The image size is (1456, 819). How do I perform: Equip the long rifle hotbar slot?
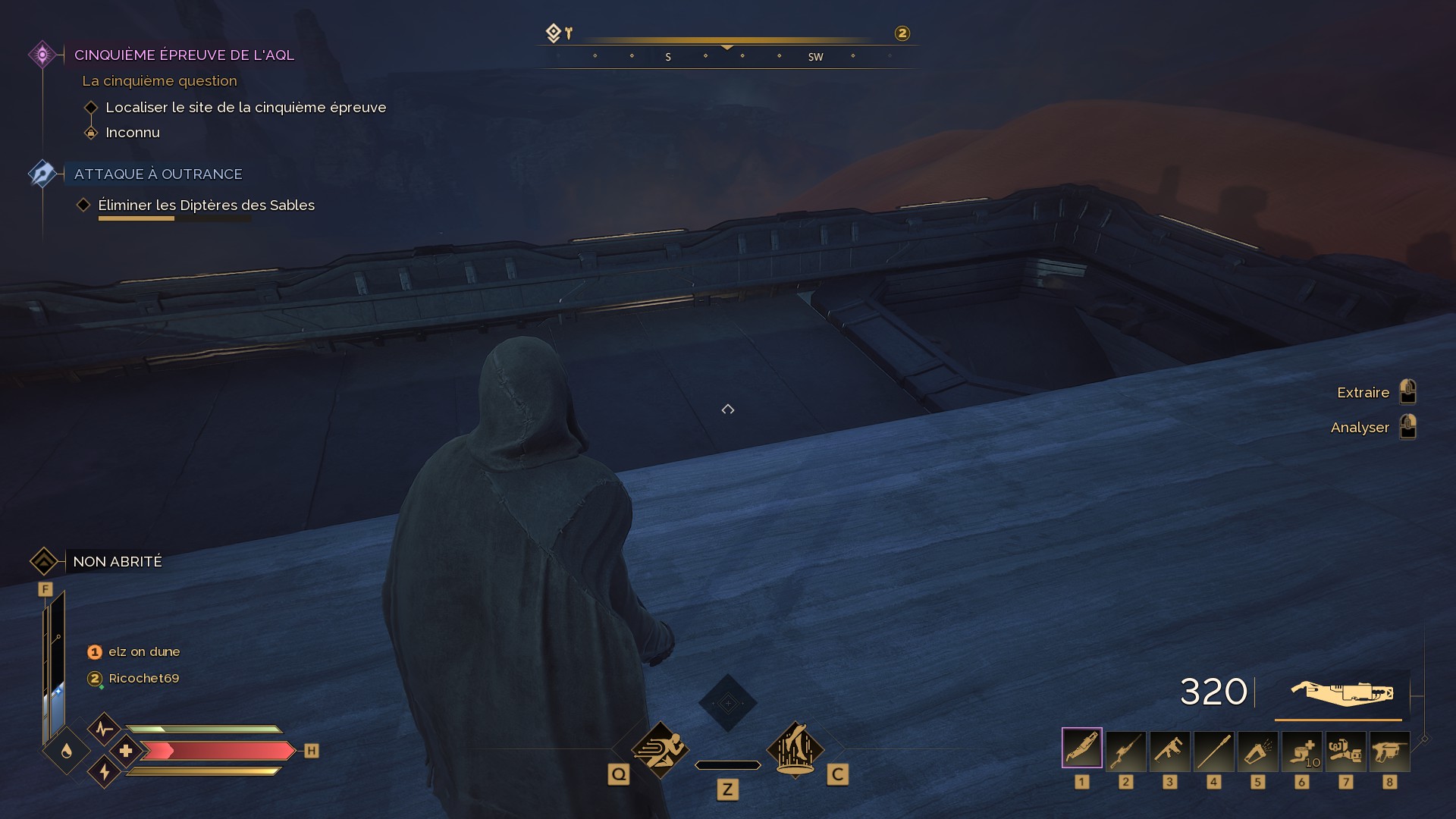click(x=1125, y=751)
